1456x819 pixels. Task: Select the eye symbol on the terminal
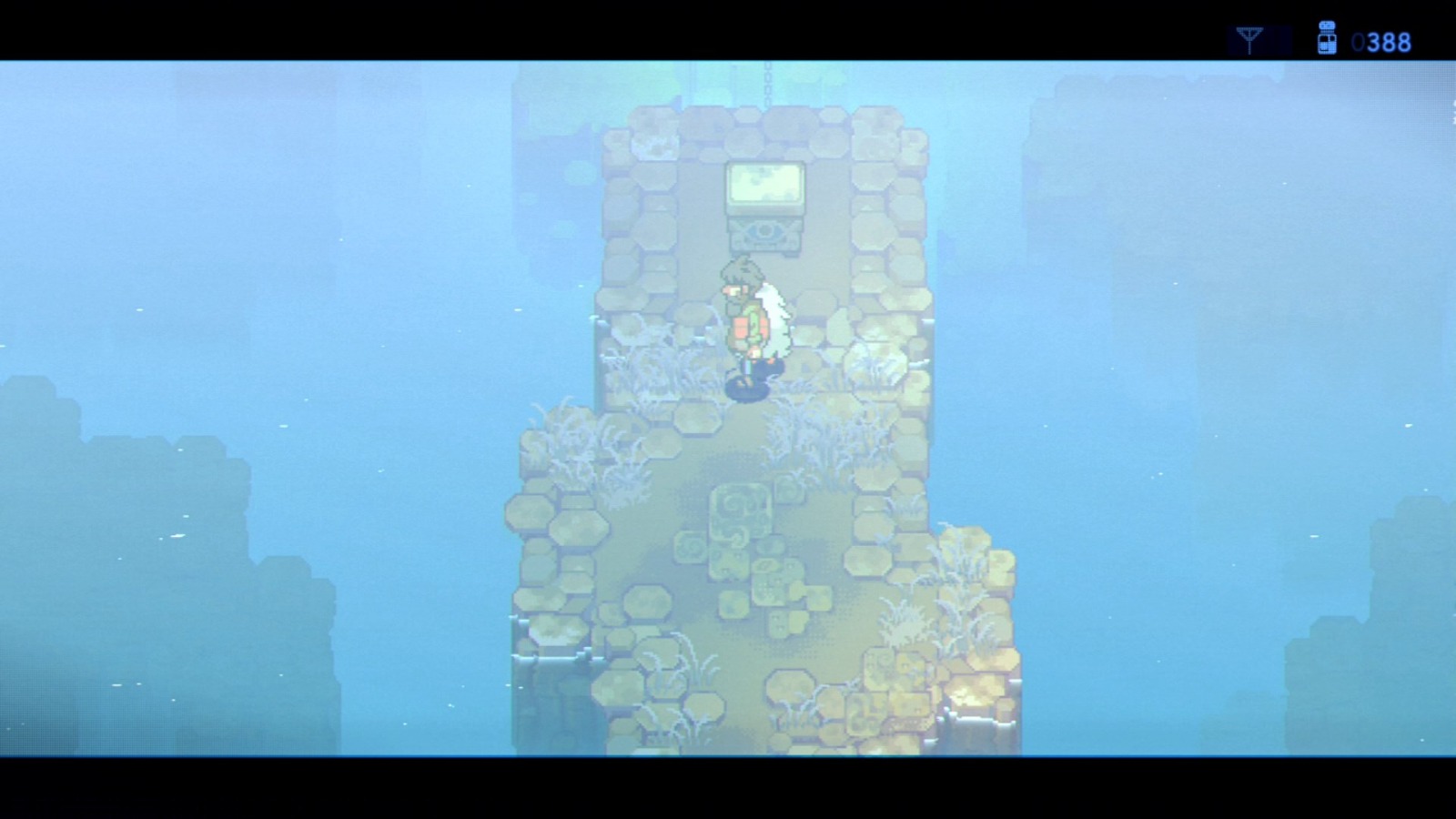tap(764, 229)
